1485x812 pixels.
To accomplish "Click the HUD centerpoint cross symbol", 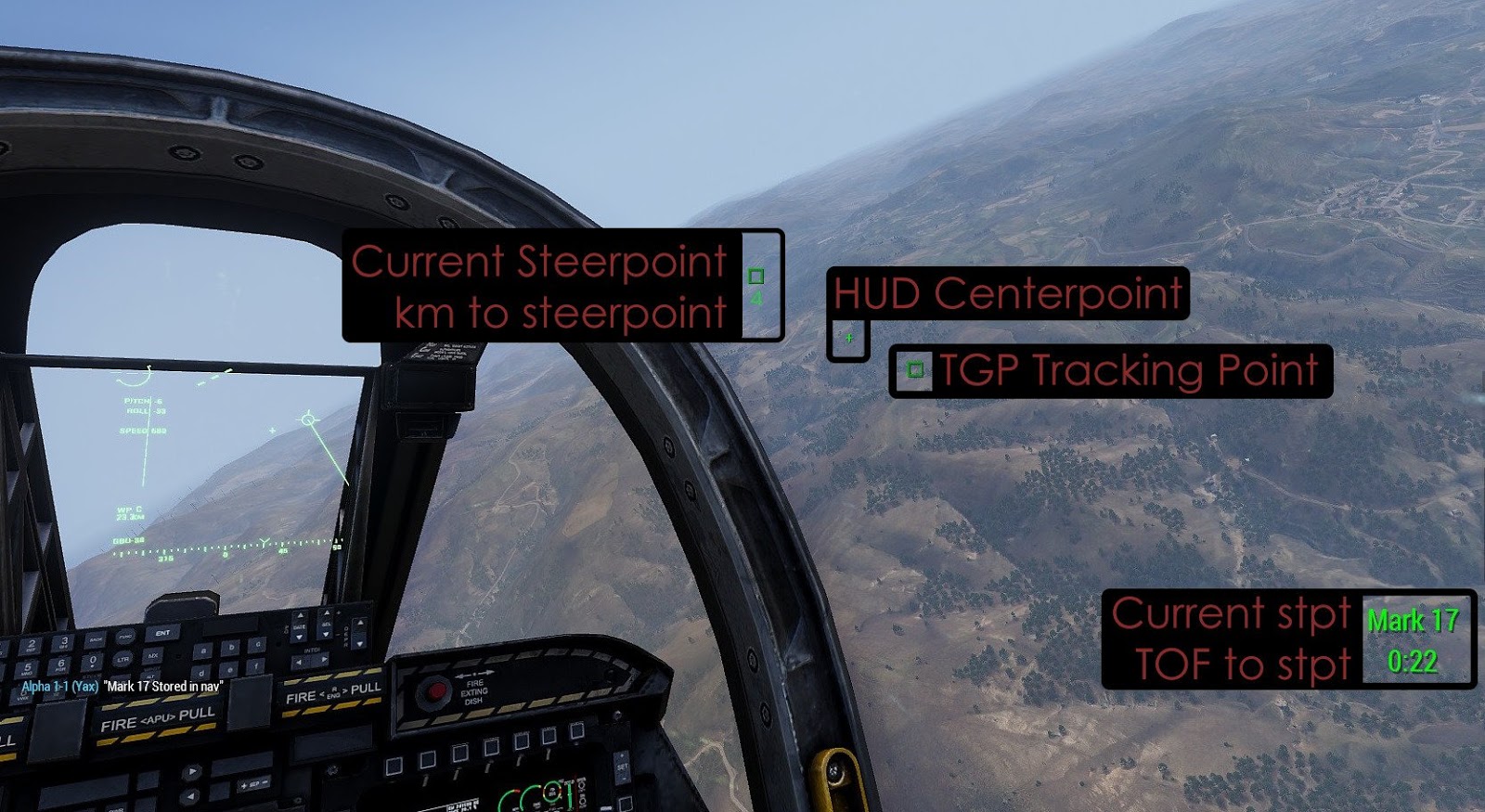I will tap(847, 338).
